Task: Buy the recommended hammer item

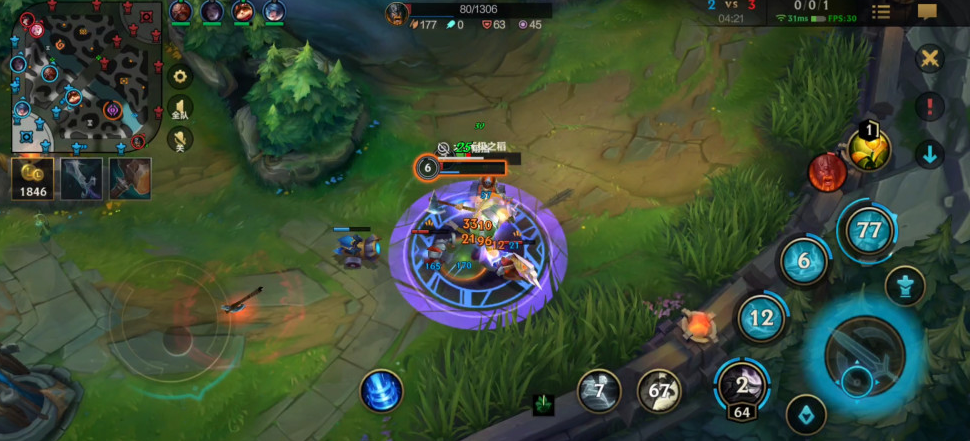Action: (130, 178)
